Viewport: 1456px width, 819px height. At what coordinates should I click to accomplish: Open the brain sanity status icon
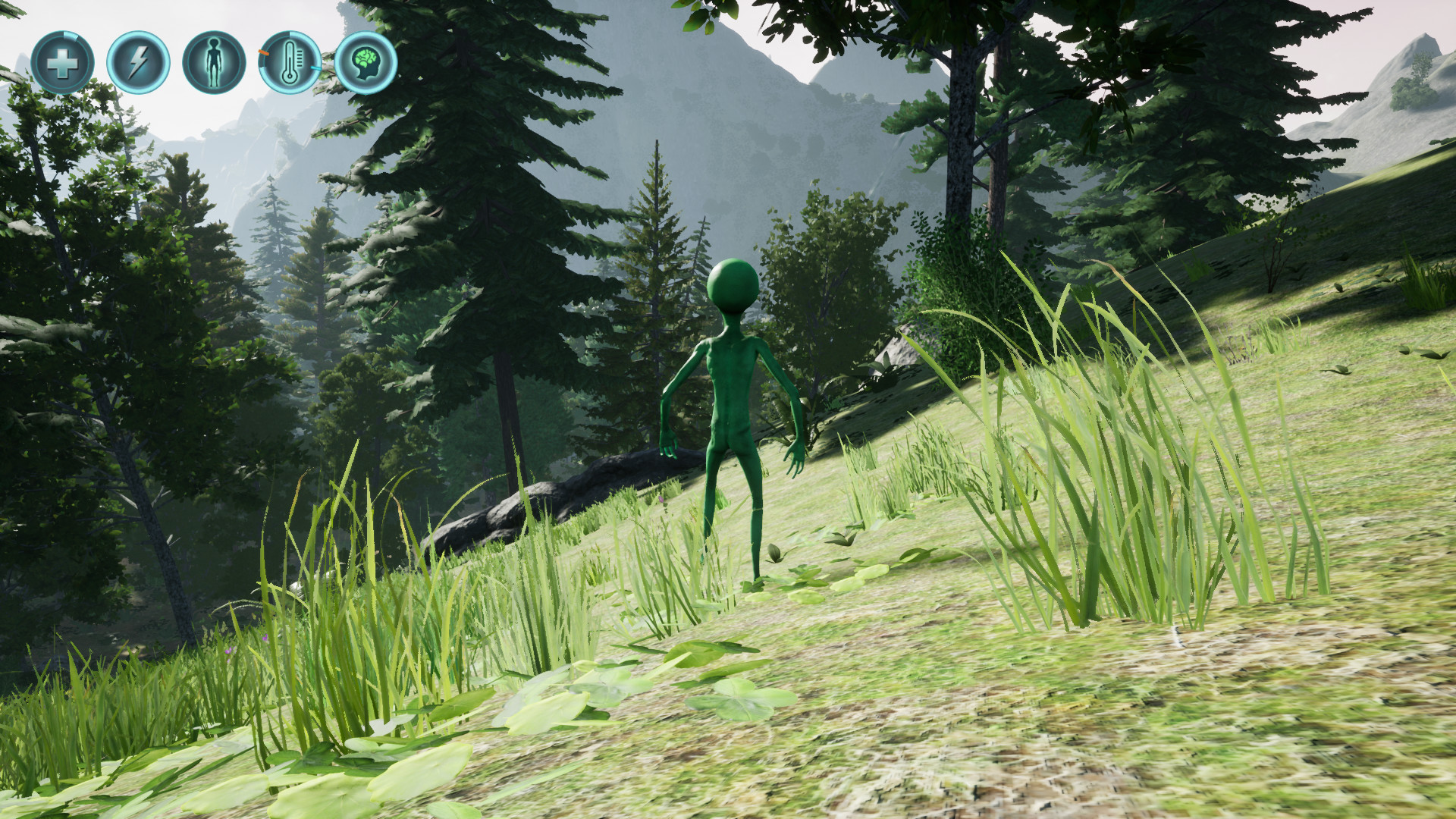tap(368, 63)
